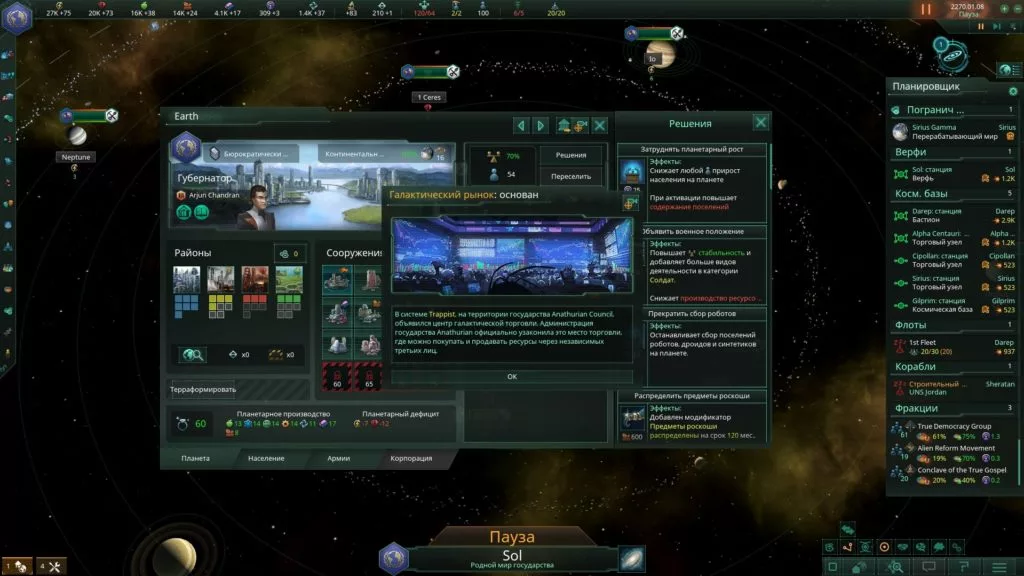Screen dimensions: 1024x576
Task: Open the Решения button on the planet window
Action: pyautogui.click(x=571, y=155)
